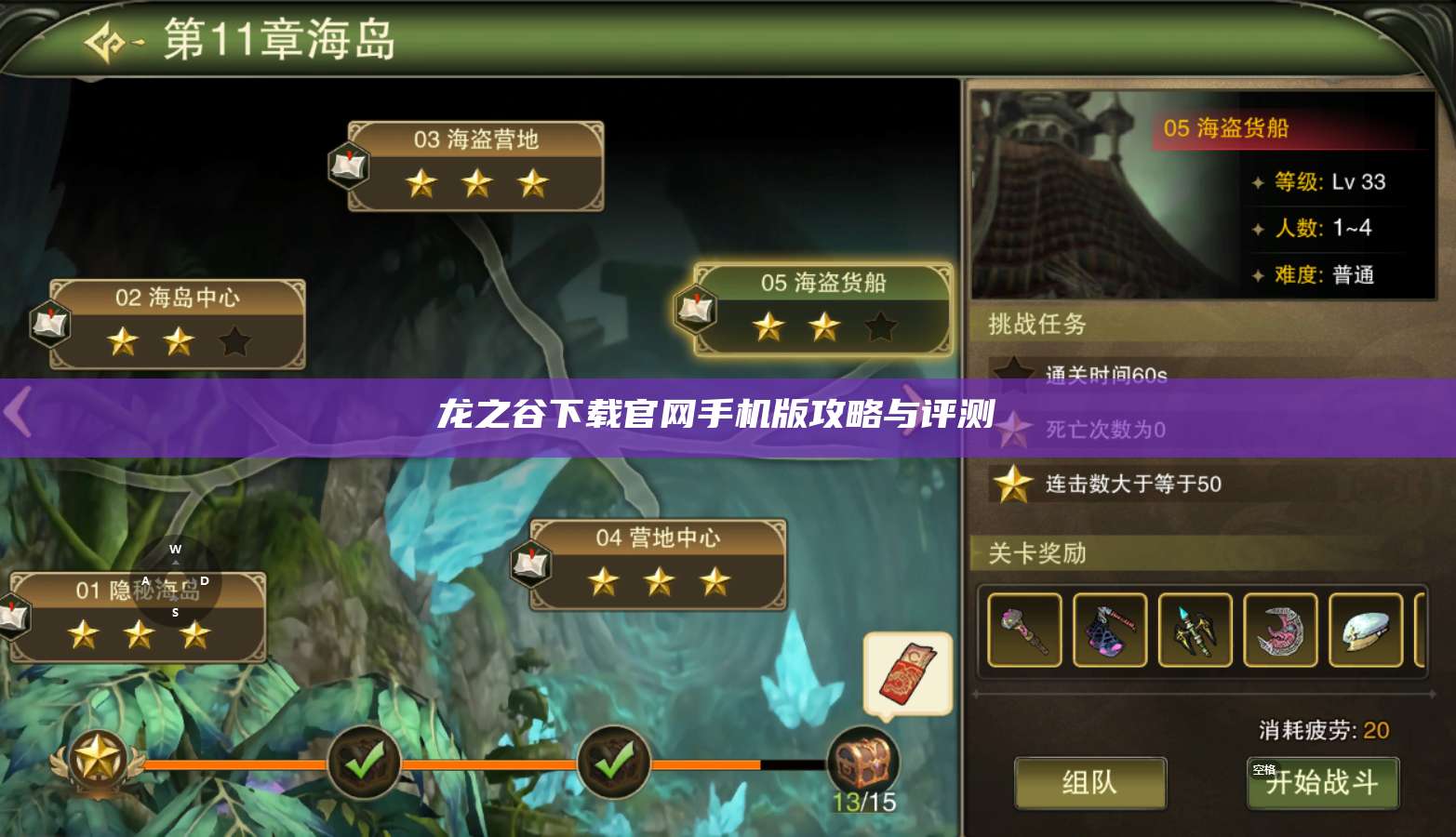1456x837 pixels.
Task: Select the crescent blade reward icon
Action: point(1282,631)
